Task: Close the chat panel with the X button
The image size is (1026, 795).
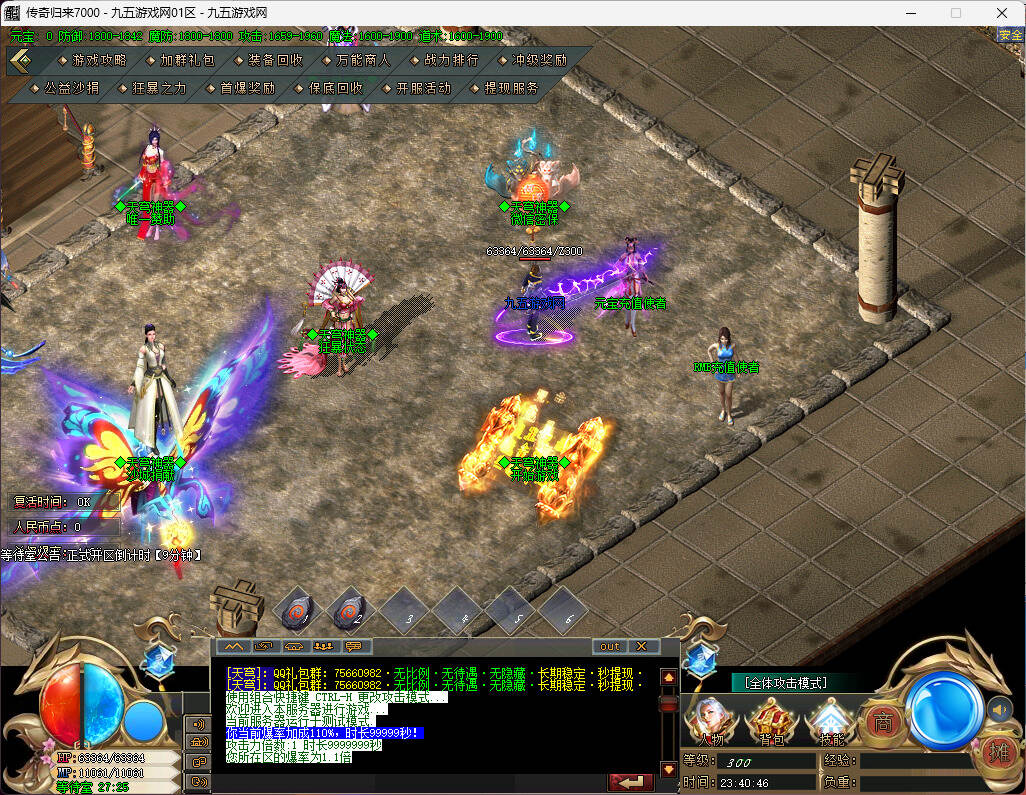Action: [x=641, y=646]
